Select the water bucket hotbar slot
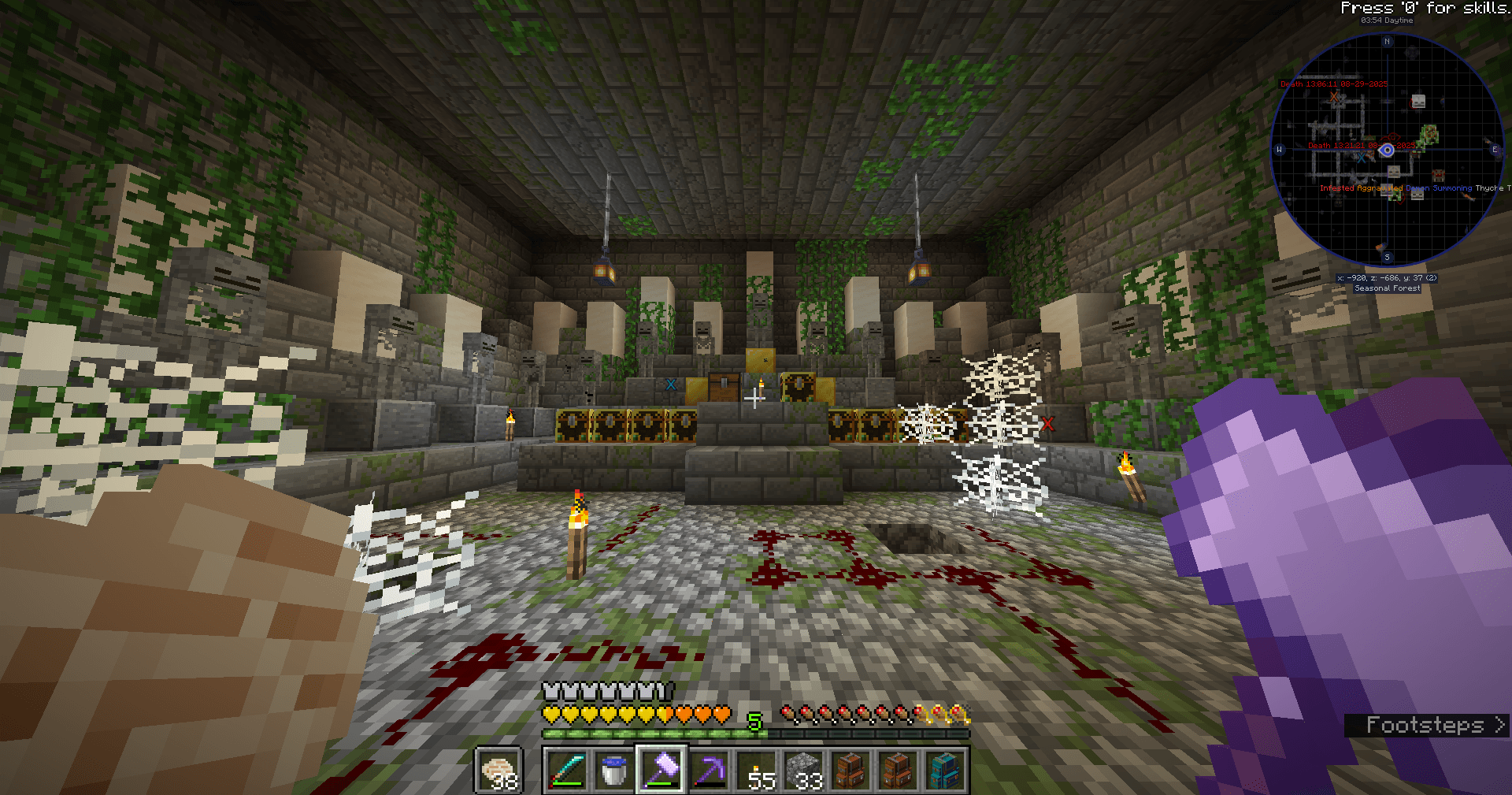 pos(613,770)
